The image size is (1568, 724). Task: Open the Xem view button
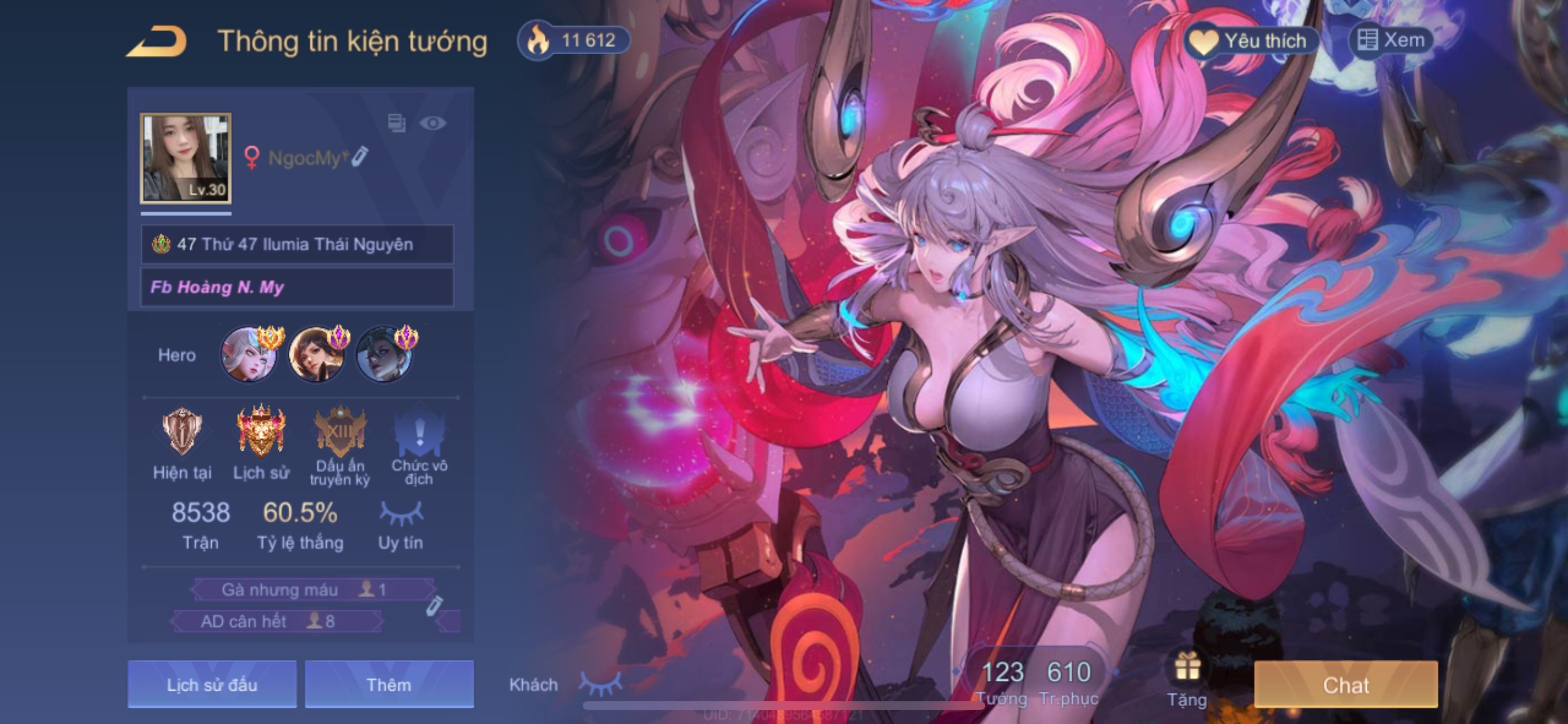(1391, 41)
